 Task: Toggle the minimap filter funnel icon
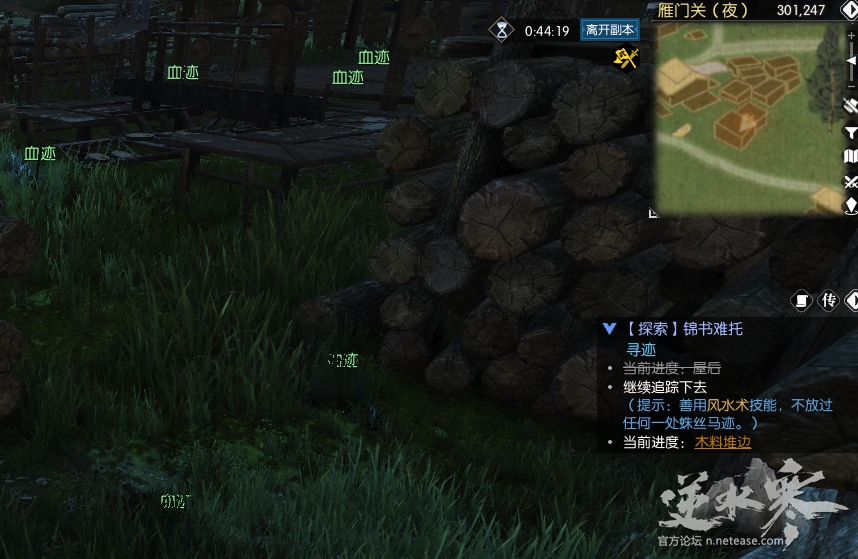pyautogui.click(x=851, y=131)
